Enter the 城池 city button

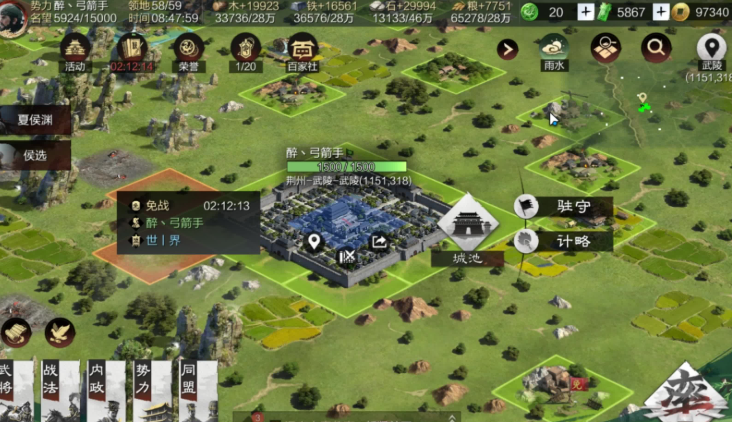tap(468, 227)
